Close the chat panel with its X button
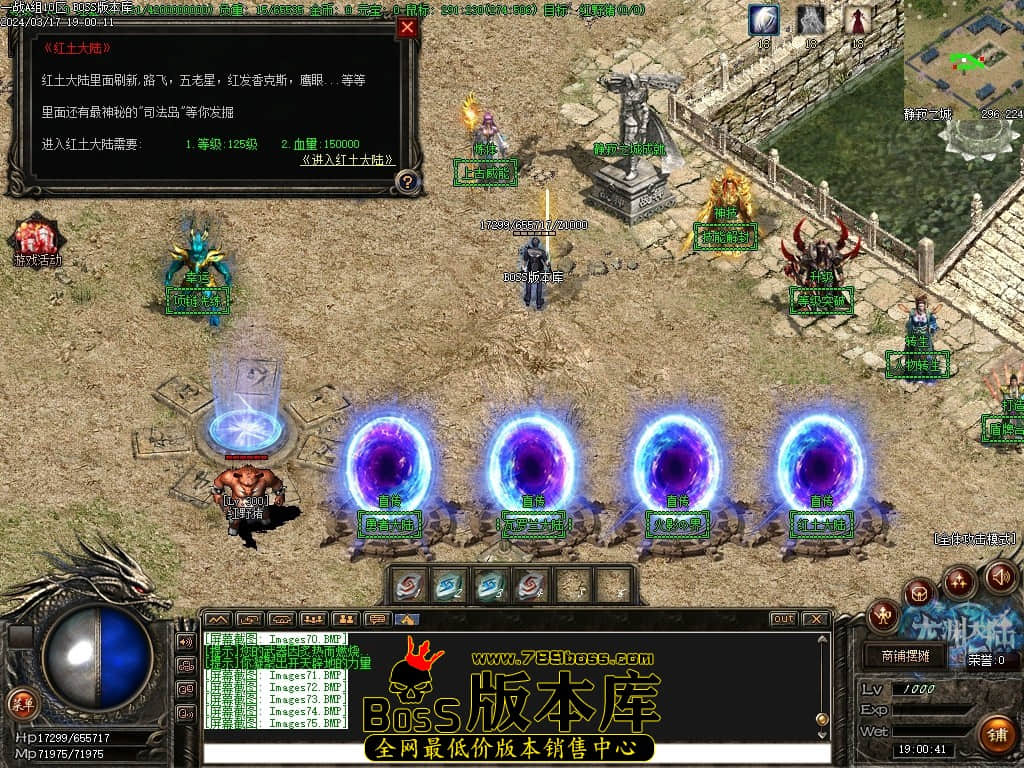This screenshot has height=768, width=1024. tap(815, 620)
